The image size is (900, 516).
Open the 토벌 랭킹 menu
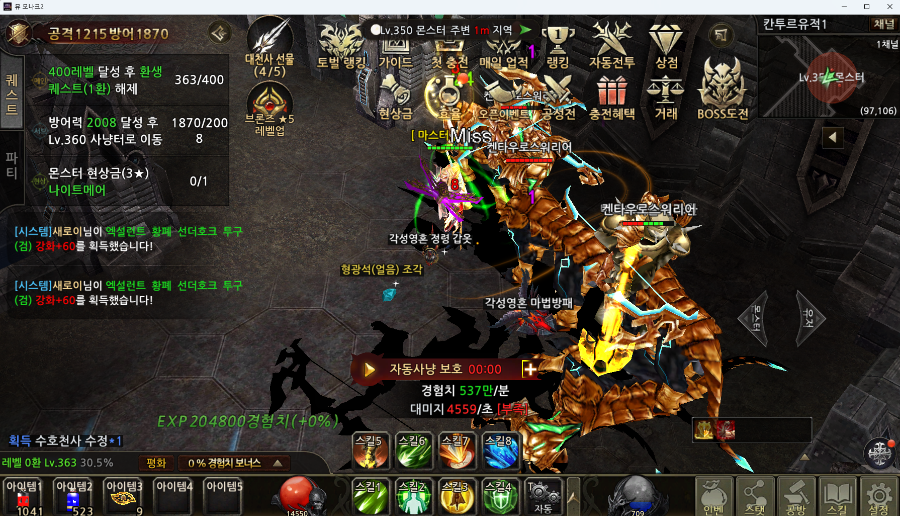(342, 46)
